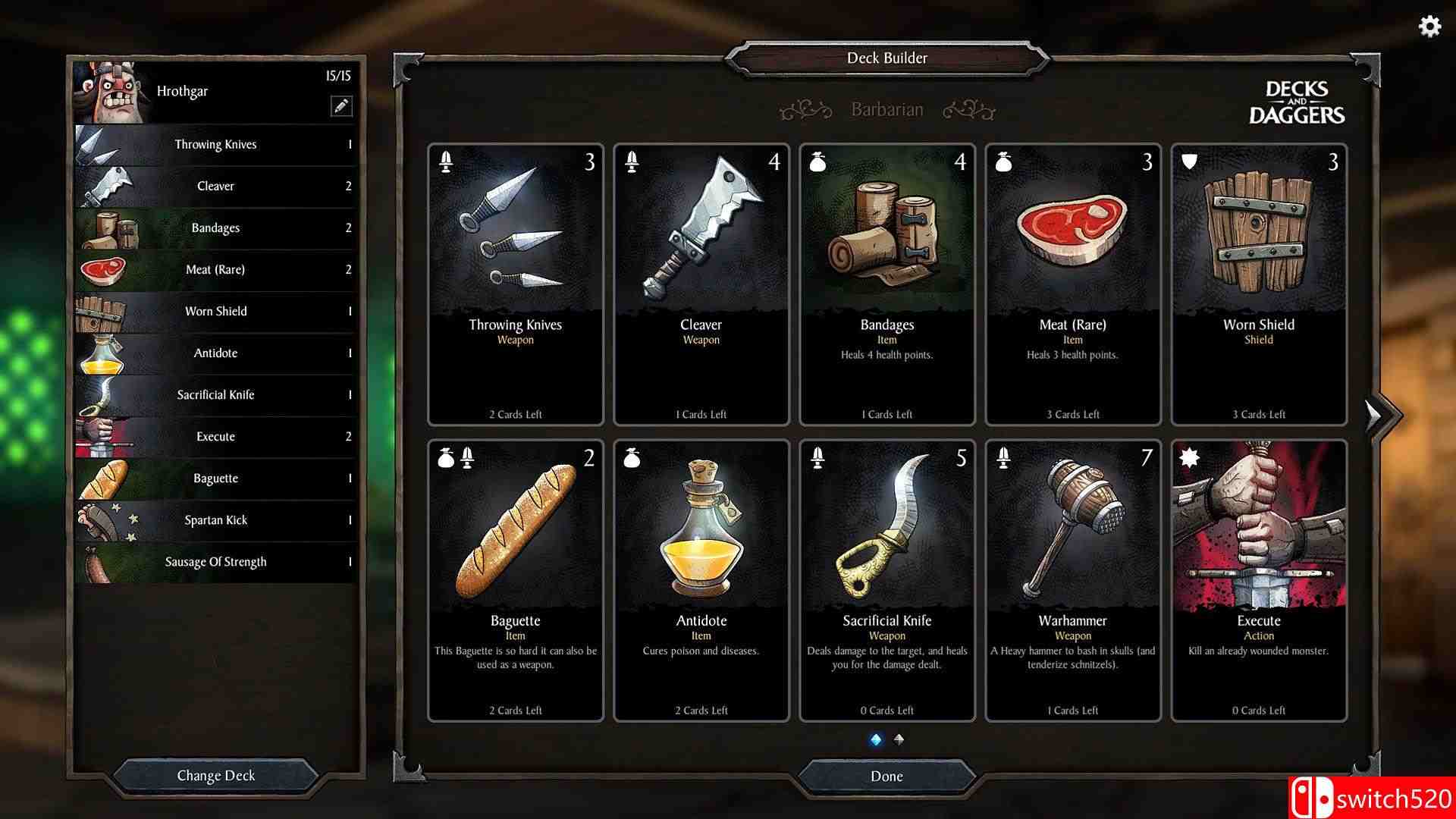Screen dimensions: 1456x819
Task: Open the Change Deck menu
Action: point(215,776)
